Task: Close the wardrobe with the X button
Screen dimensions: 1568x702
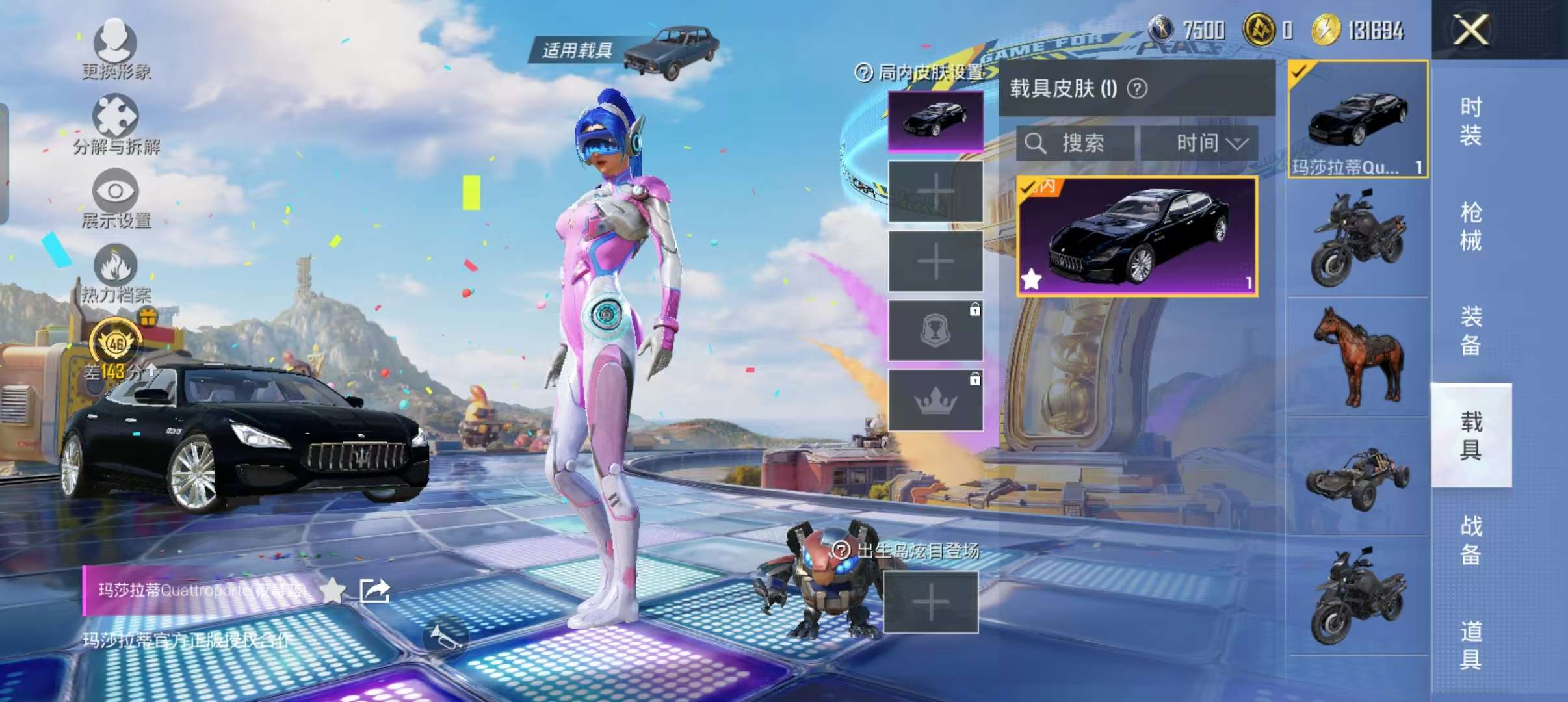Action: coord(1470,30)
